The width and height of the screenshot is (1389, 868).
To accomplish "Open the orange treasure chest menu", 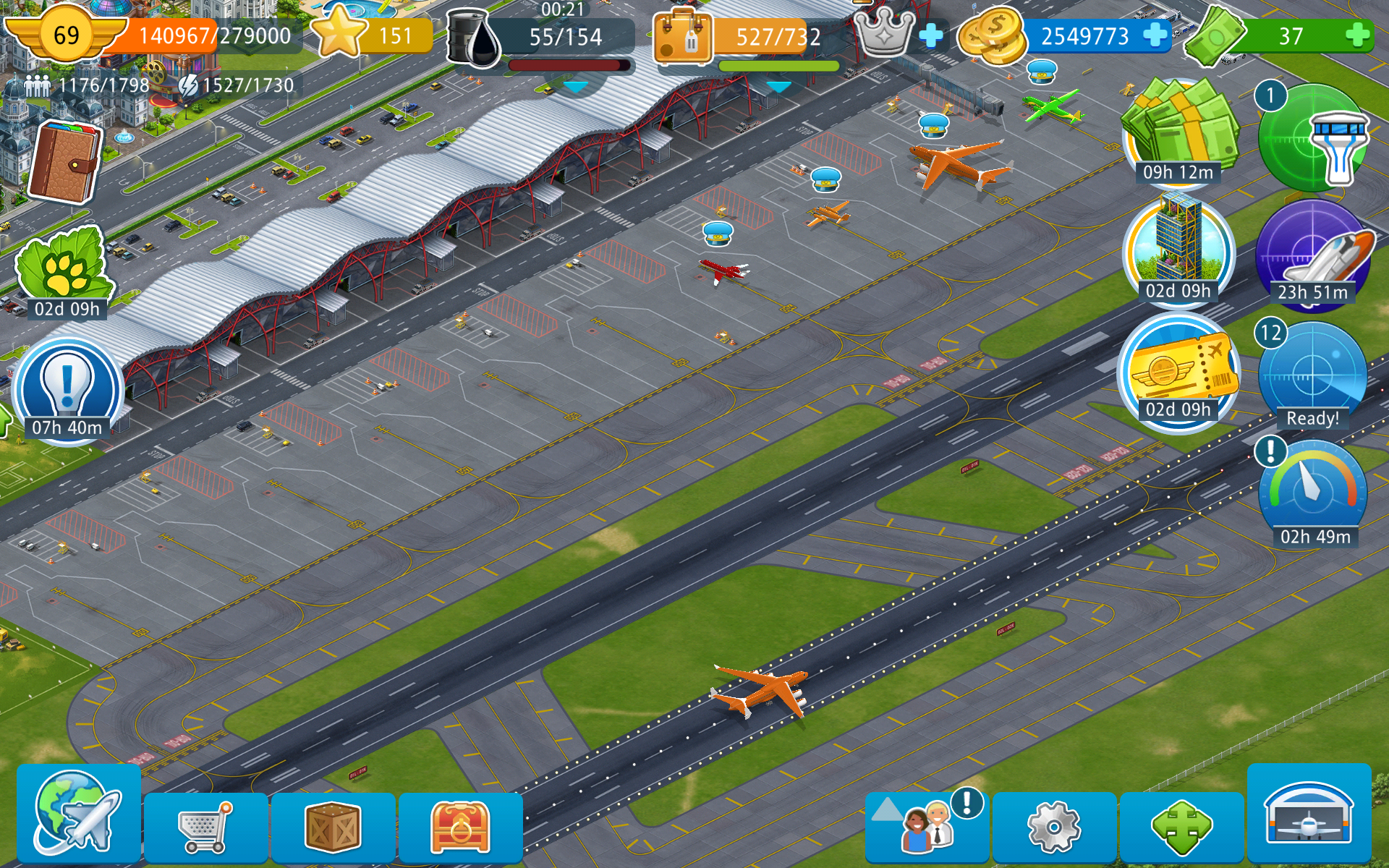I will [x=460, y=827].
